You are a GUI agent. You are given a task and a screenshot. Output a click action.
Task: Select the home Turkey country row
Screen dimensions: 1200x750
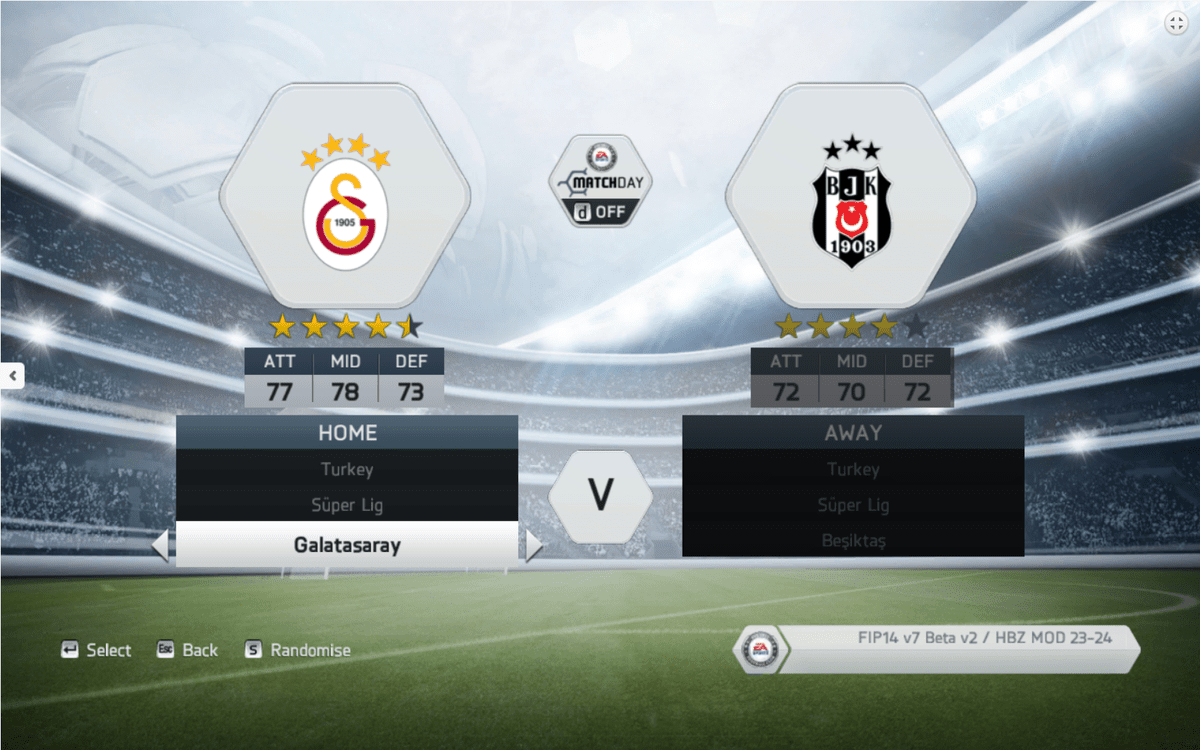pos(347,469)
